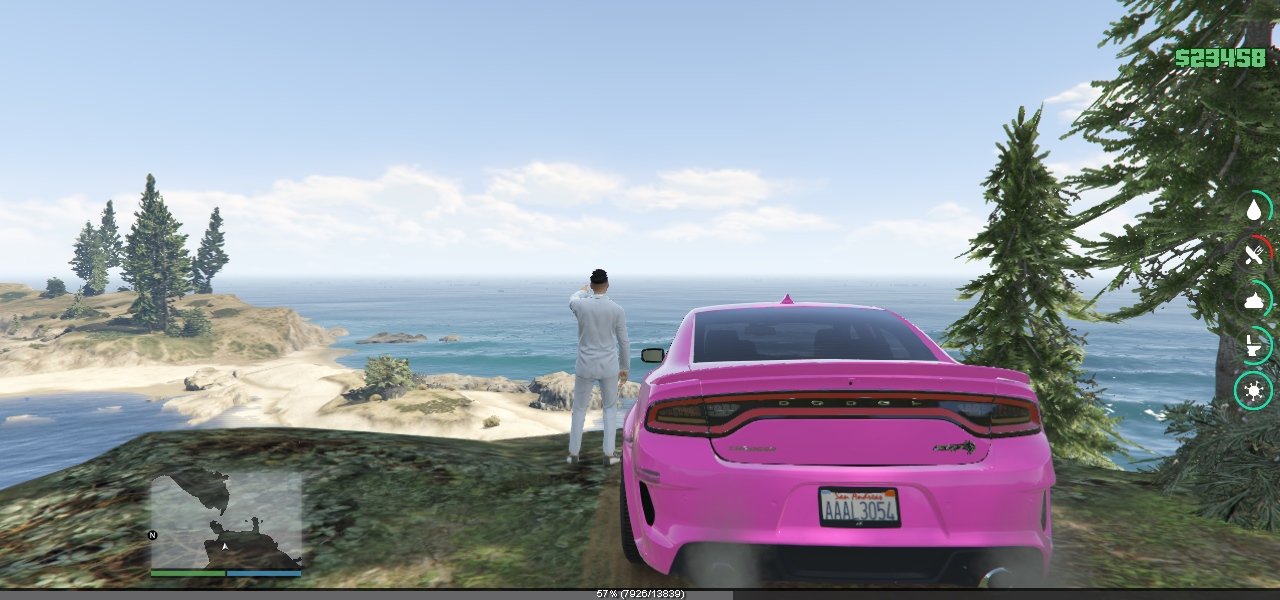Open the minimap in the corner

(226, 519)
